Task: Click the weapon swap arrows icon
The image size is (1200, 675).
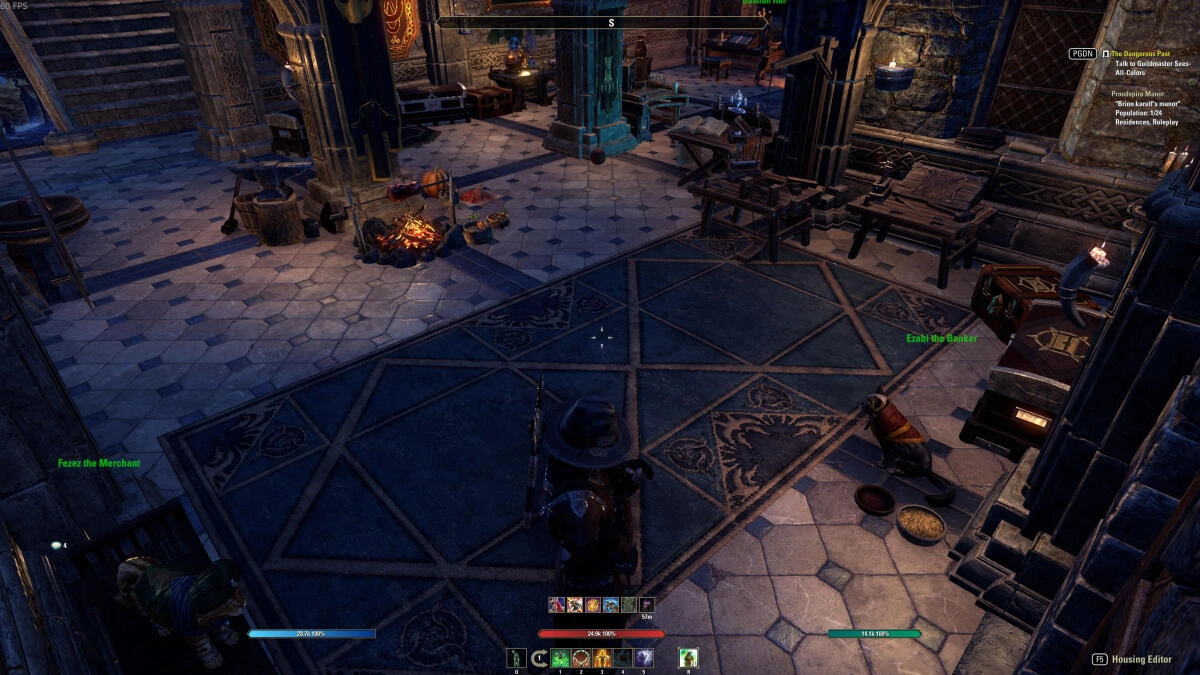Action: tap(540, 658)
